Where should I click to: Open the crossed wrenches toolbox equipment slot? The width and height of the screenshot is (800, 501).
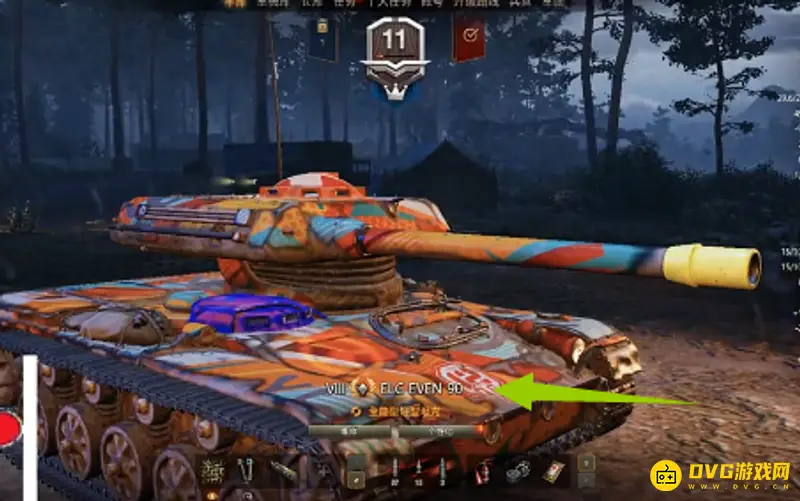pos(247,470)
